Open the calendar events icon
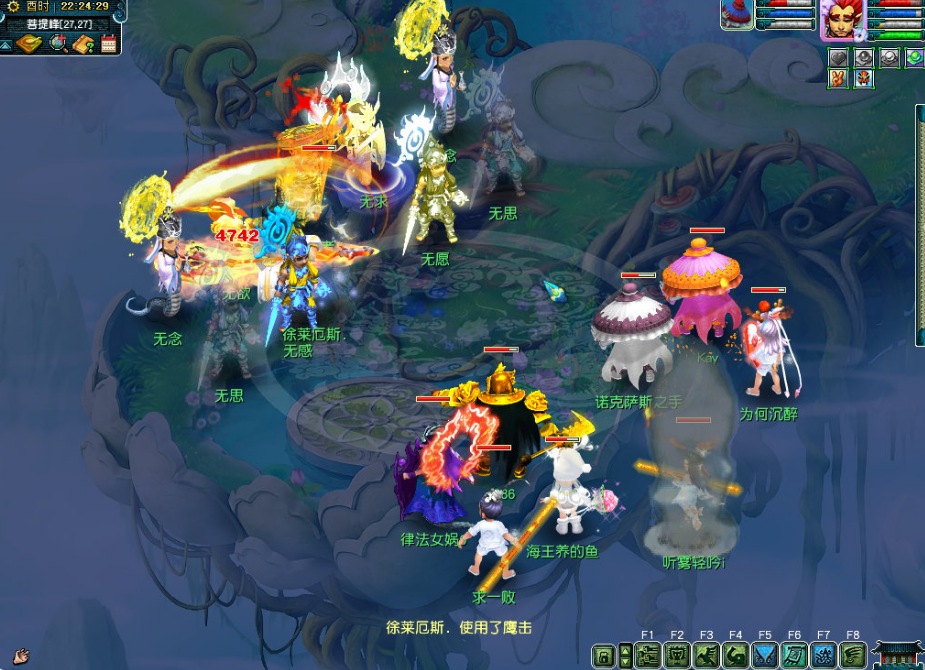The image size is (925, 670). coord(109,43)
